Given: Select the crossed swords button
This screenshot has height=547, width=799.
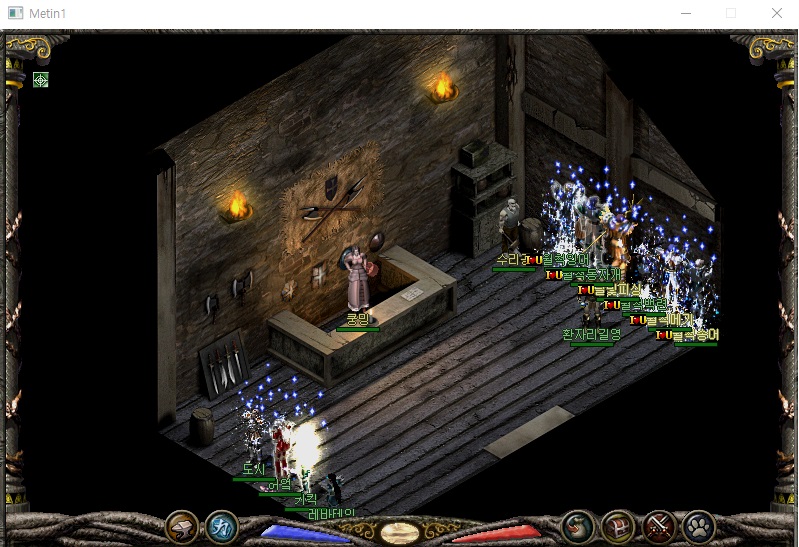Looking at the screenshot, I should (x=659, y=526).
